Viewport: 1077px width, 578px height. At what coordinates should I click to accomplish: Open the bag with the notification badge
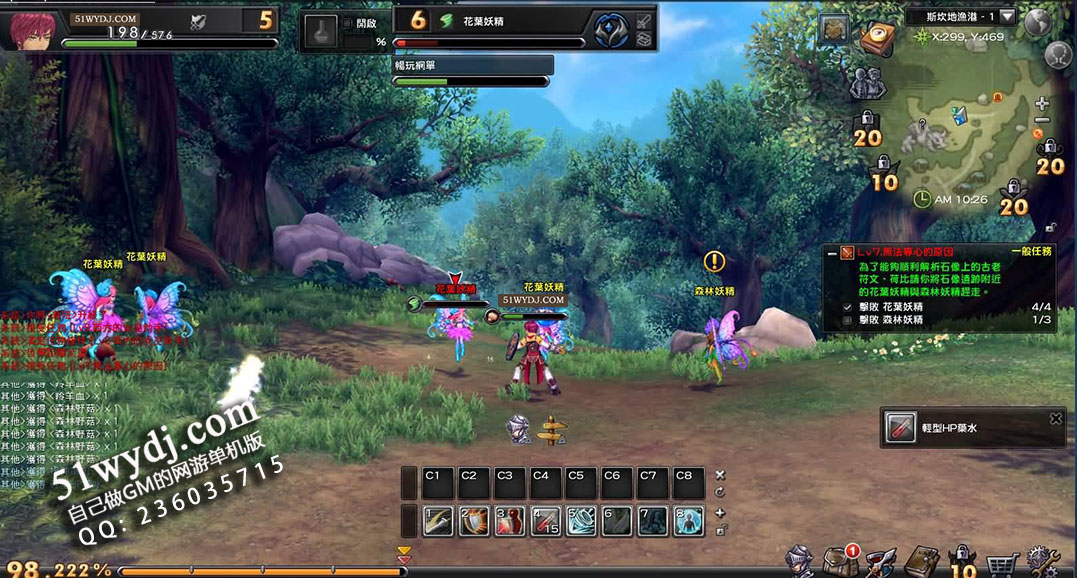coord(841,562)
